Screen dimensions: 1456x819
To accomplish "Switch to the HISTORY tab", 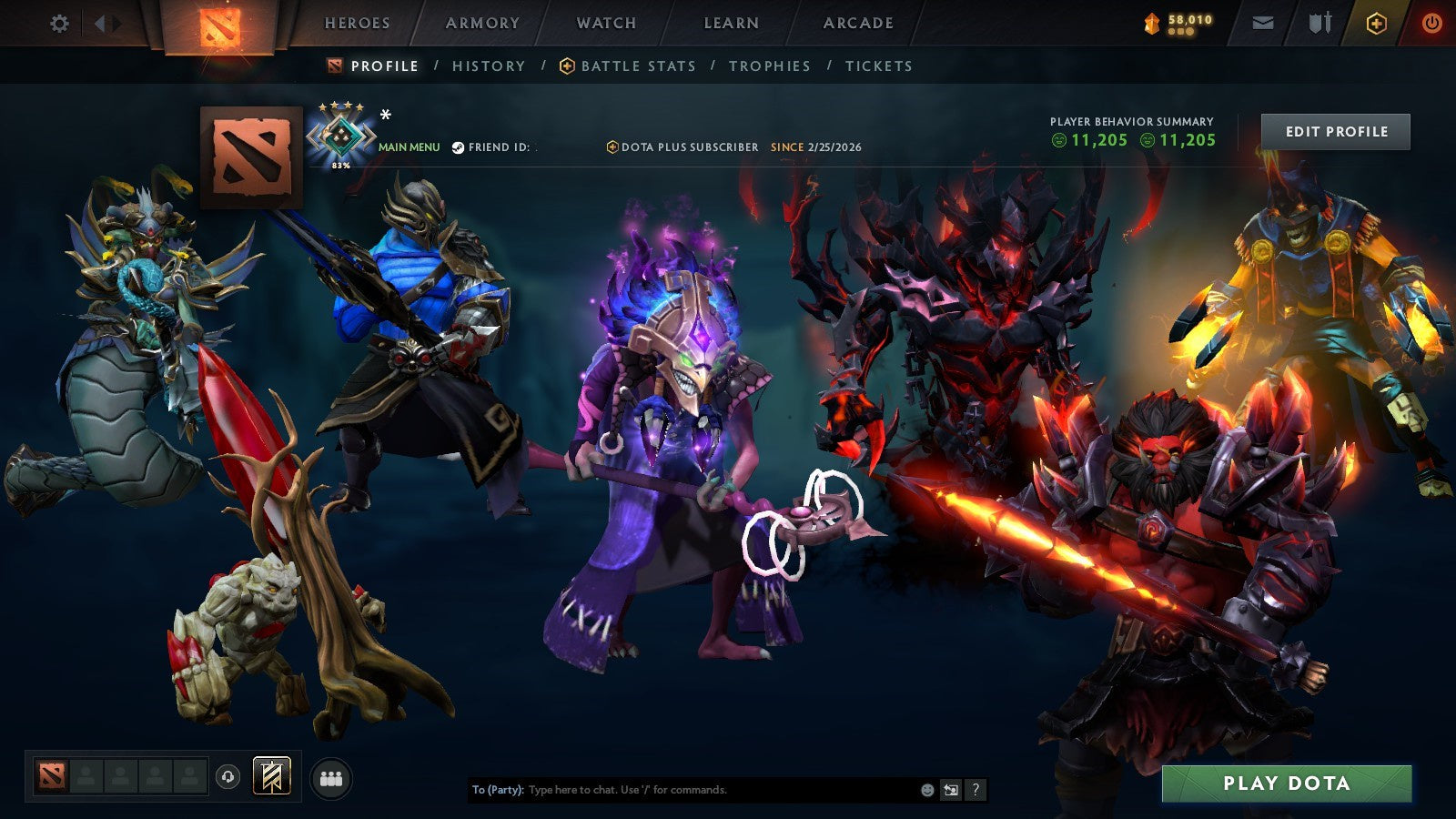I will pyautogui.click(x=489, y=66).
